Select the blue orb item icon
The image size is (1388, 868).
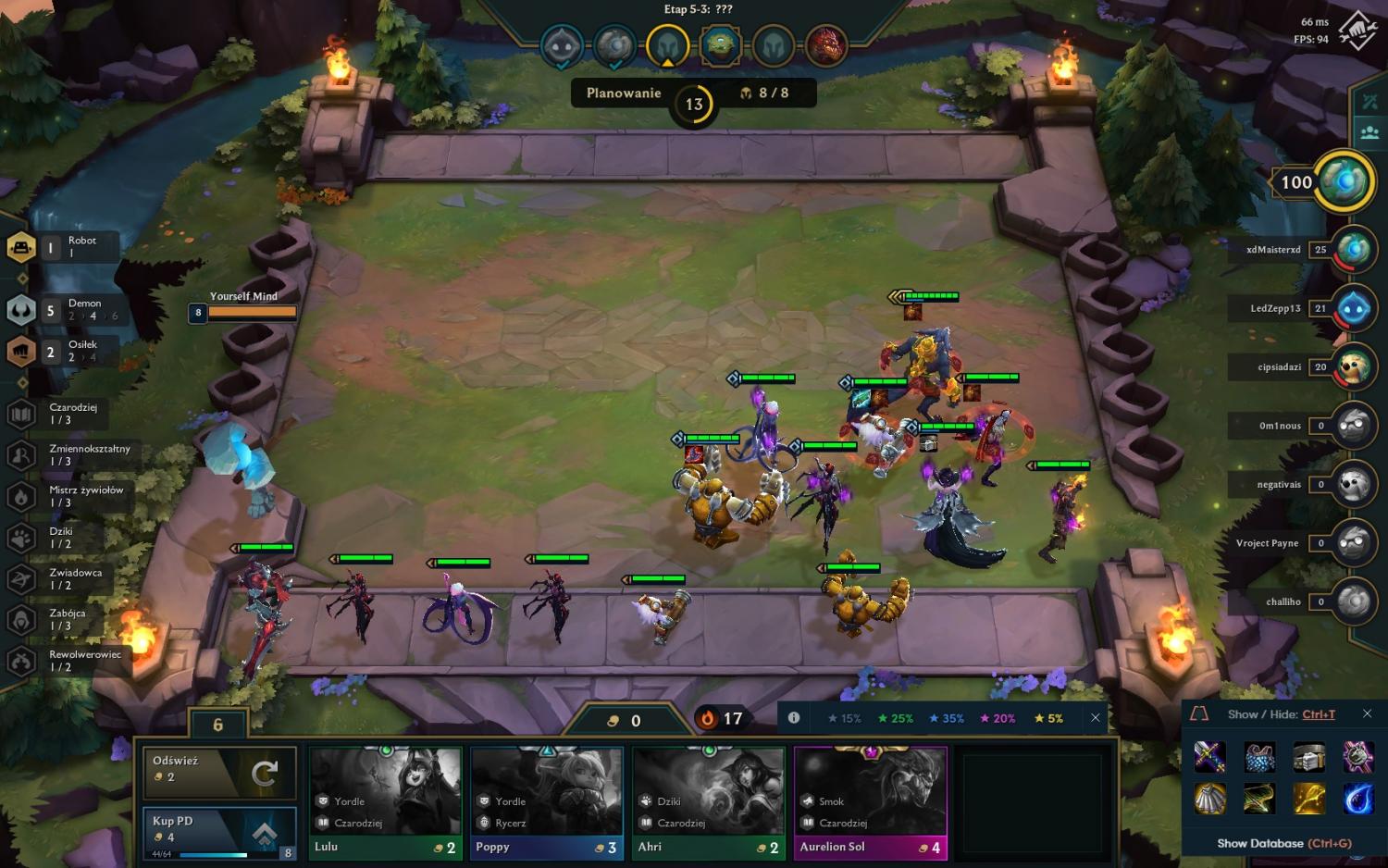tap(1357, 798)
